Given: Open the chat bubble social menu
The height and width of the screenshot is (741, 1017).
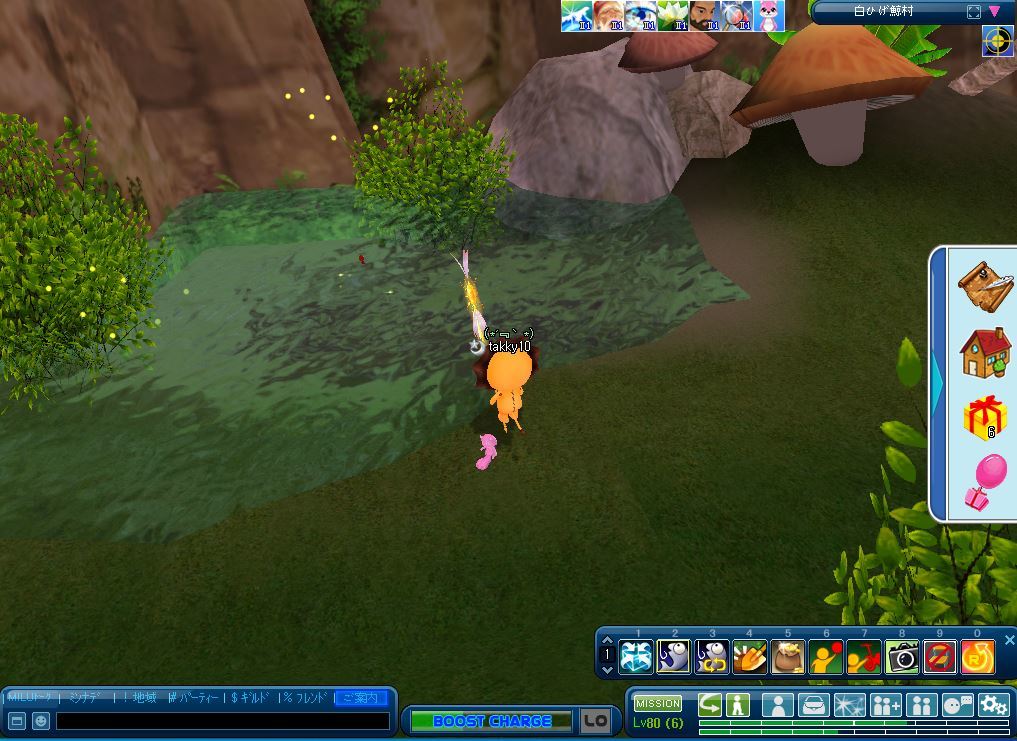Looking at the screenshot, I should [957, 704].
